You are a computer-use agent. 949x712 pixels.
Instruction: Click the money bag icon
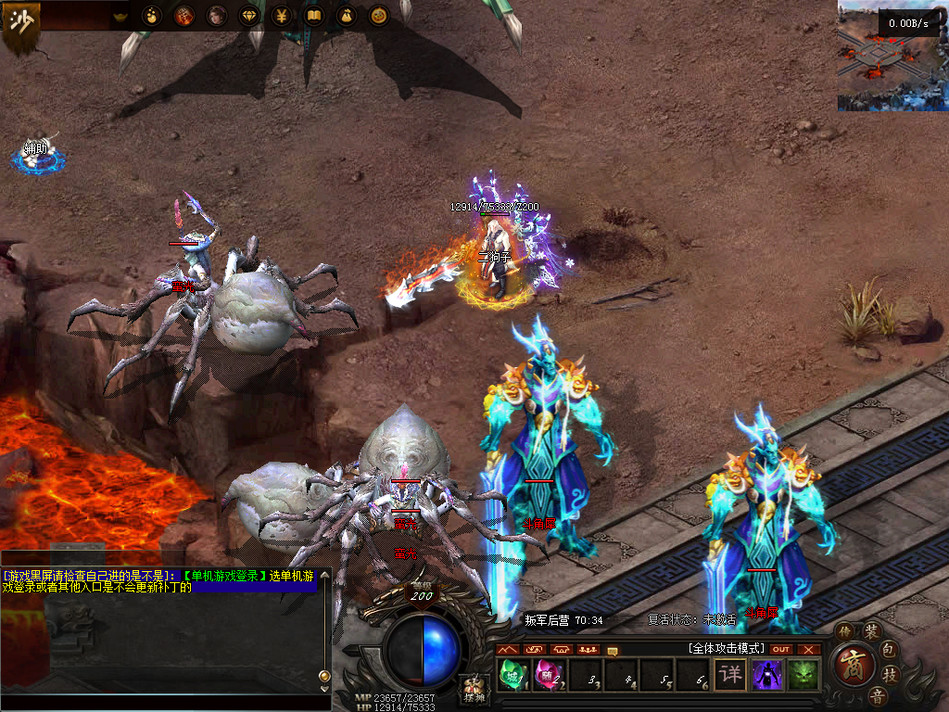coord(346,16)
